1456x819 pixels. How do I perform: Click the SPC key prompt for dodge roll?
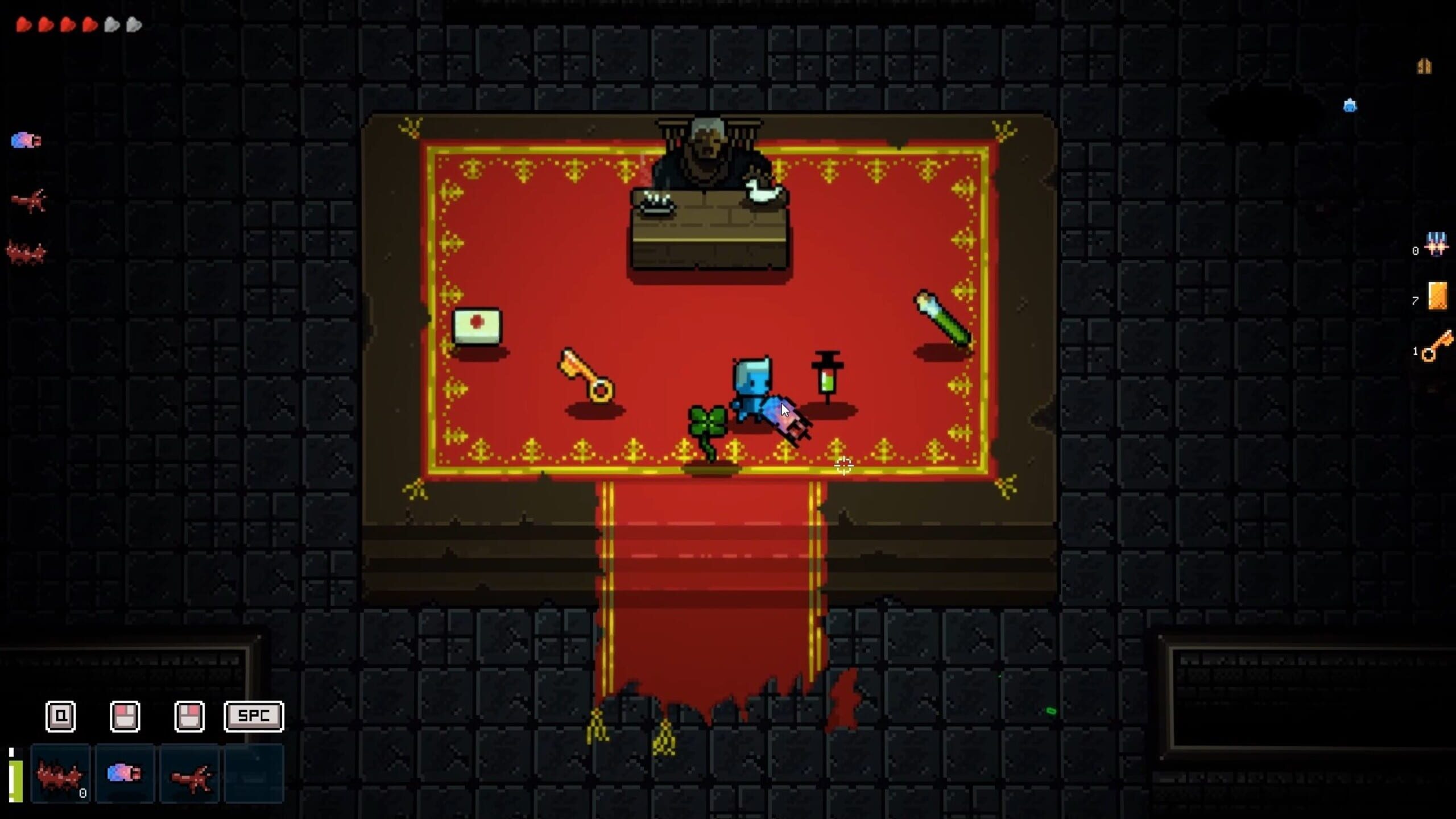point(254,717)
